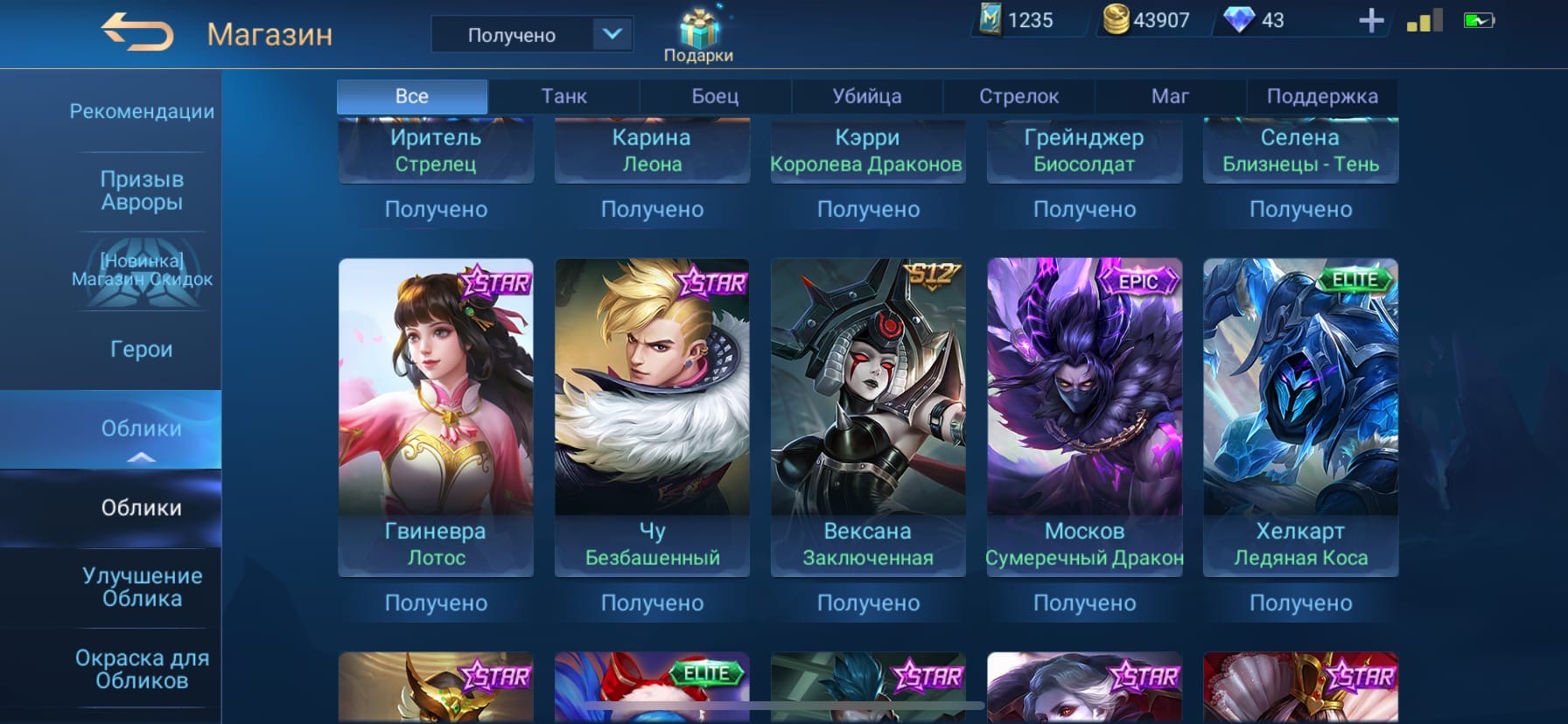Screen dimensions: 1568x724
Task: Open the Получено filter dropdown
Action: pos(531,35)
